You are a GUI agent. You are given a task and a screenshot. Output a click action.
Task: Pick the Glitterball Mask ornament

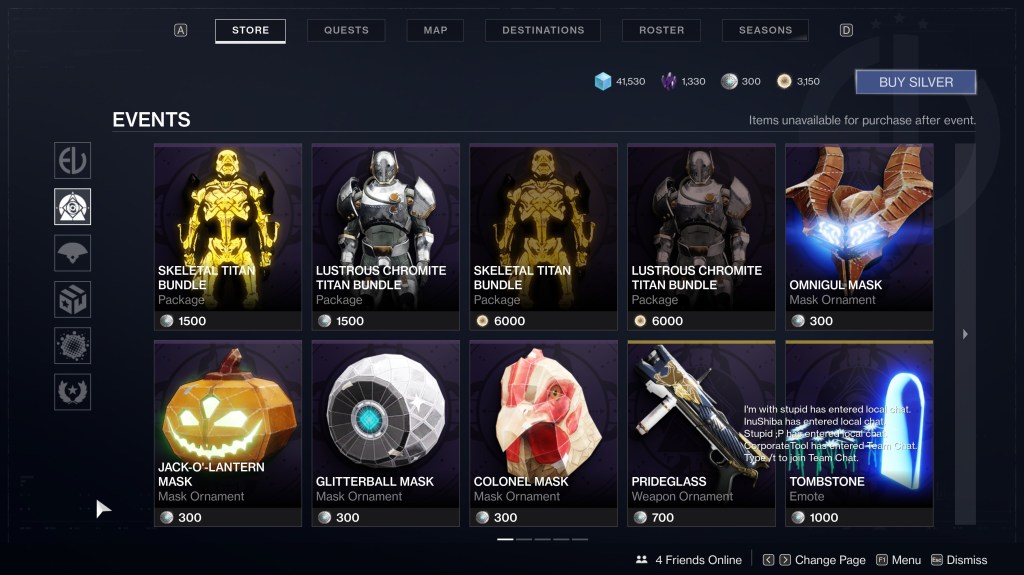click(x=386, y=433)
